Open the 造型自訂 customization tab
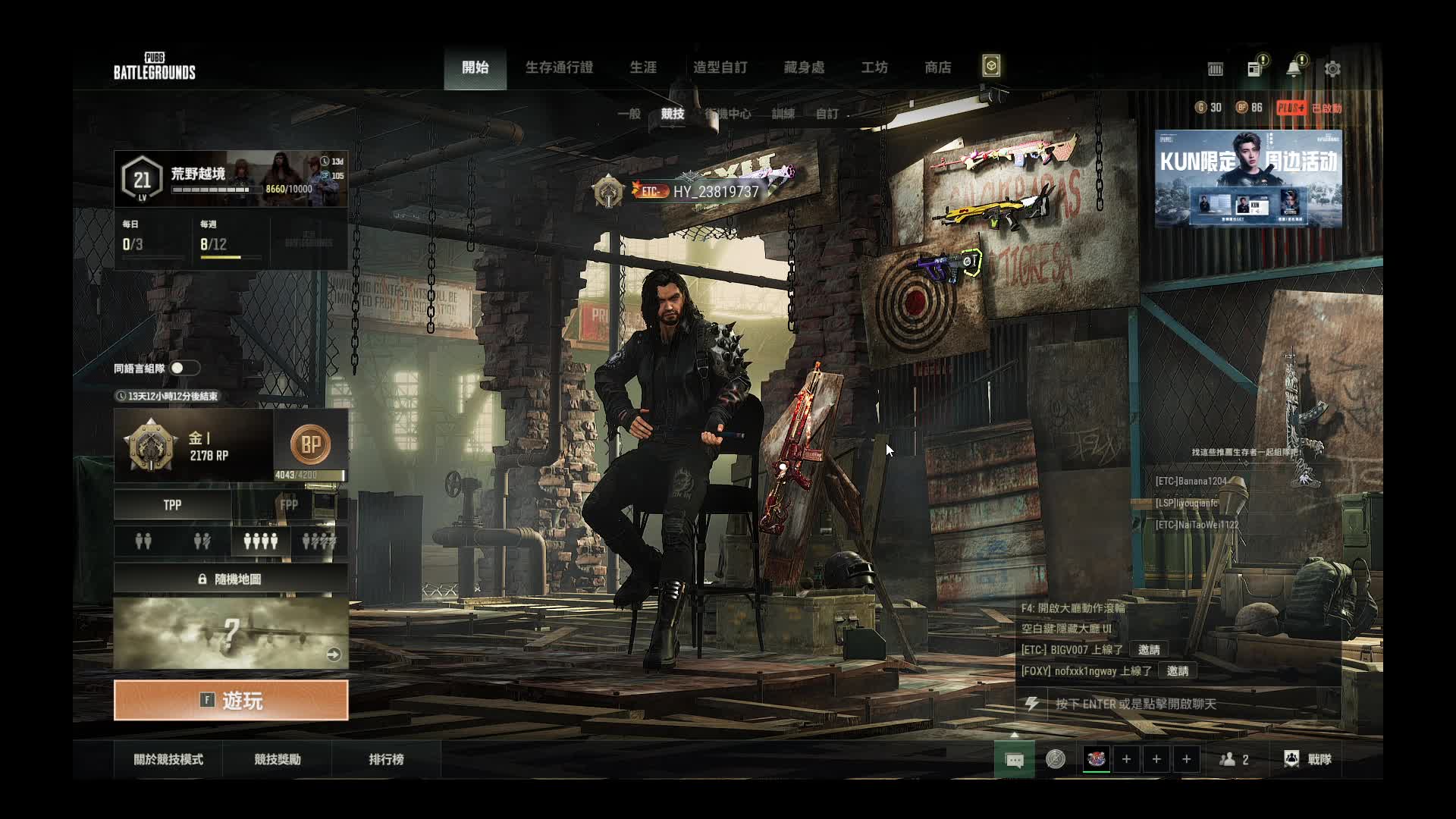 (720, 67)
